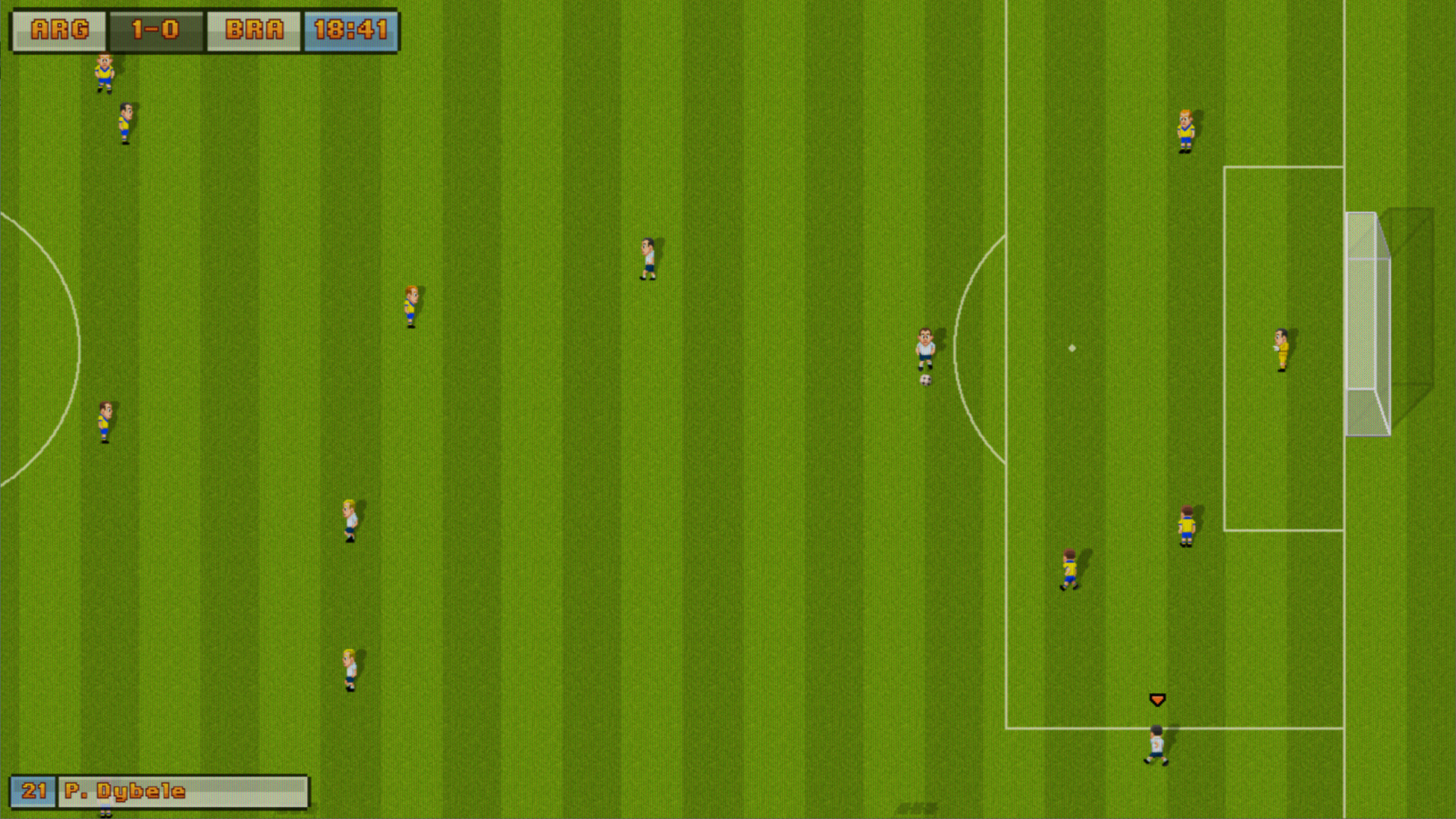Click the white midfielder near the top stripe

tap(648, 258)
